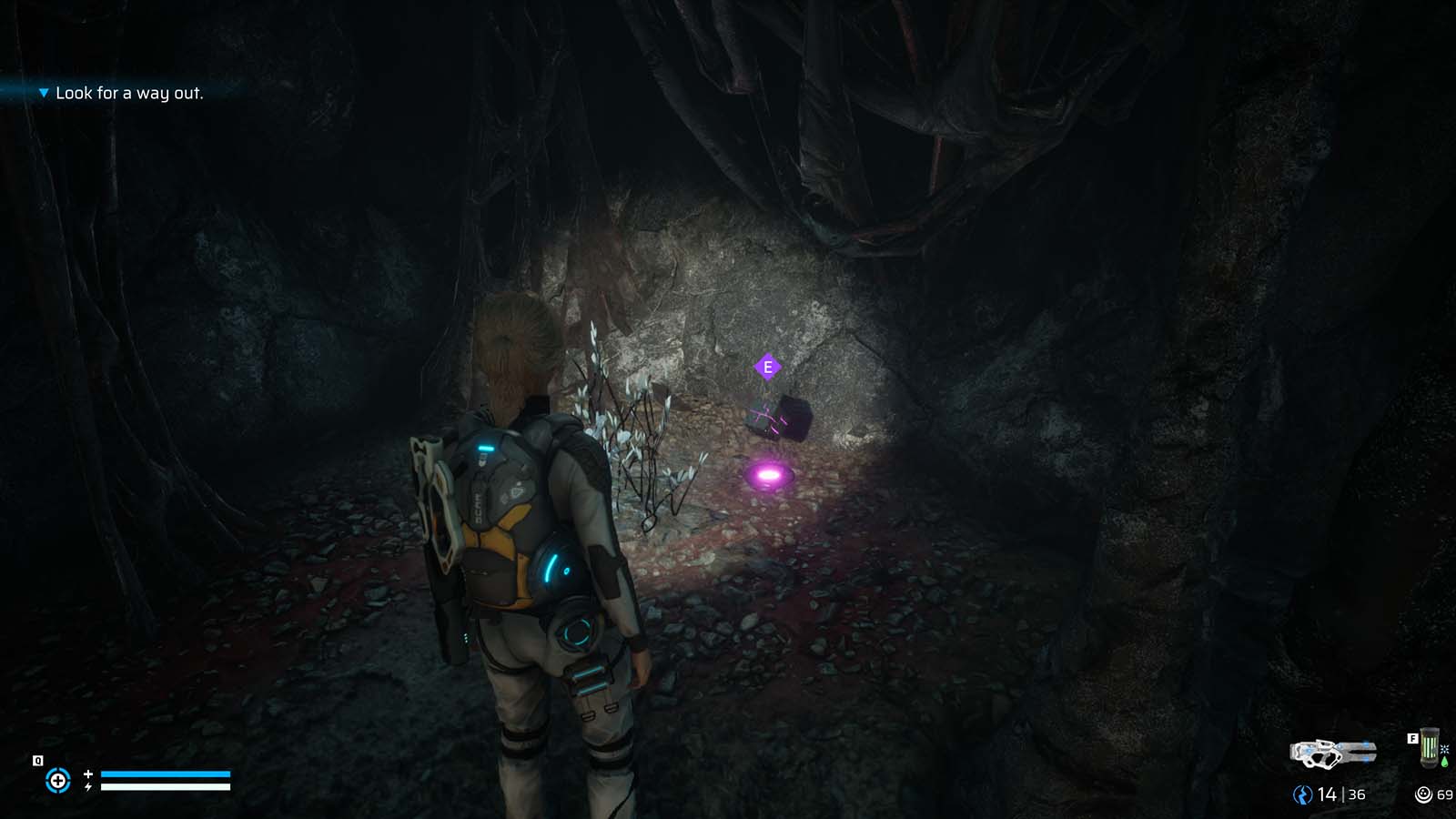Viewport: 1456px width, 819px height.
Task: Toggle the F consumable key indicator
Action: pos(1413,739)
